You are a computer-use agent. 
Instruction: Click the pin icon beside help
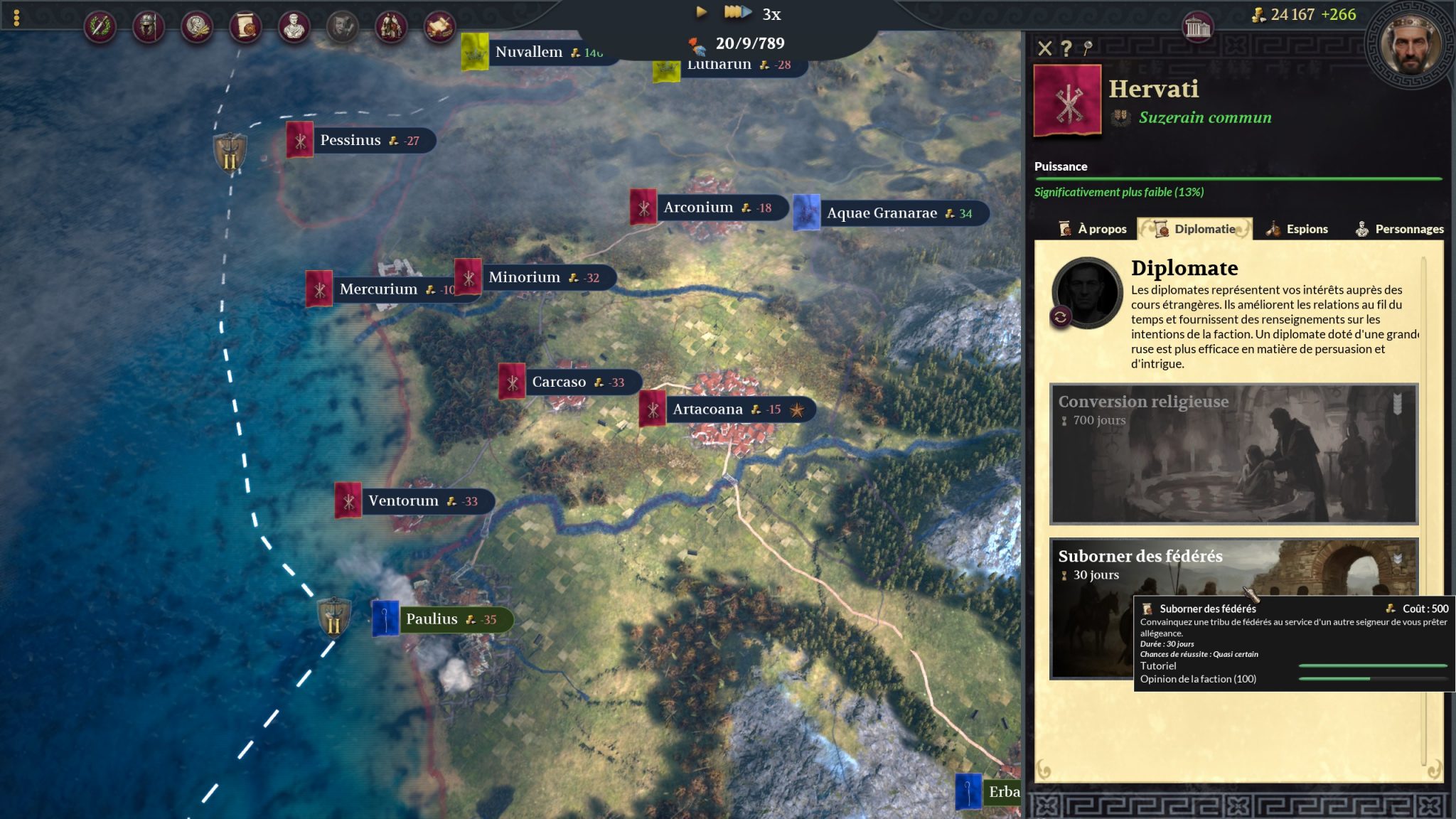tap(1087, 48)
